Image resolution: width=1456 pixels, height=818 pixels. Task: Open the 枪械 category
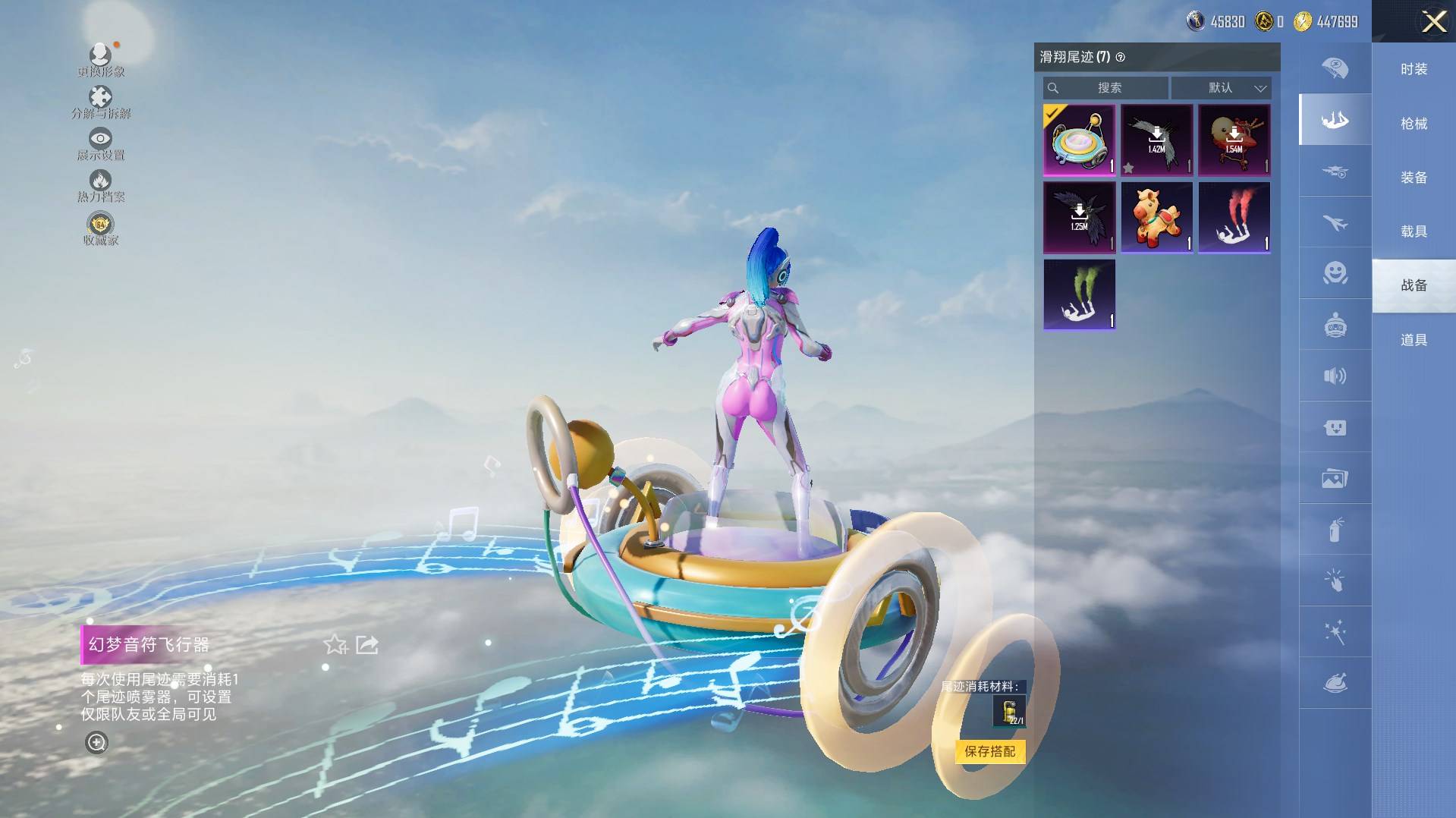1414,123
